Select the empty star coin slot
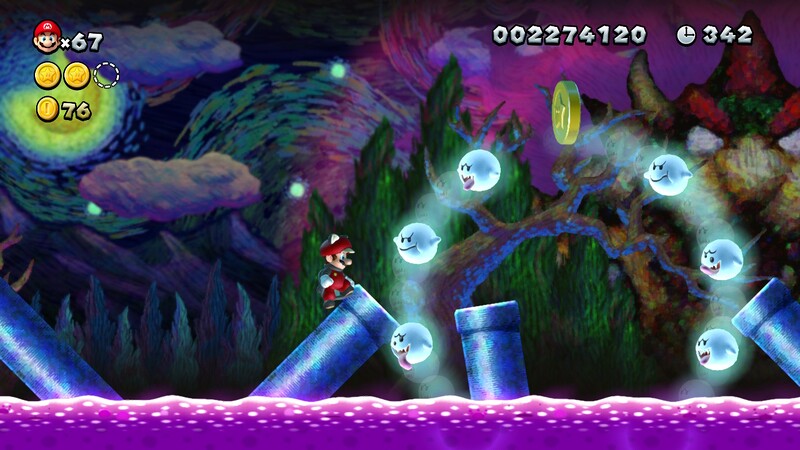 (x=106, y=74)
